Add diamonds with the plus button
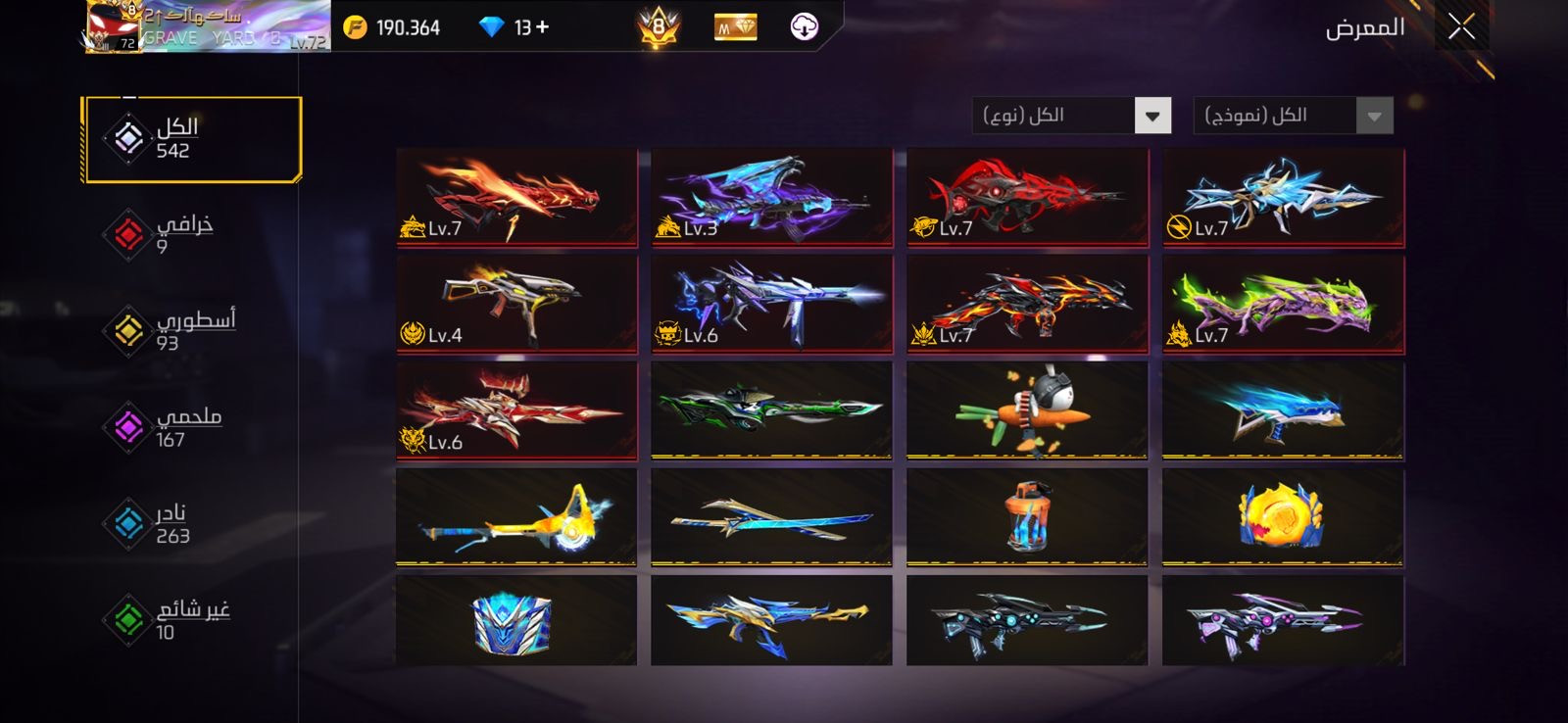Screen dimensions: 1568x723 pos(542,27)
